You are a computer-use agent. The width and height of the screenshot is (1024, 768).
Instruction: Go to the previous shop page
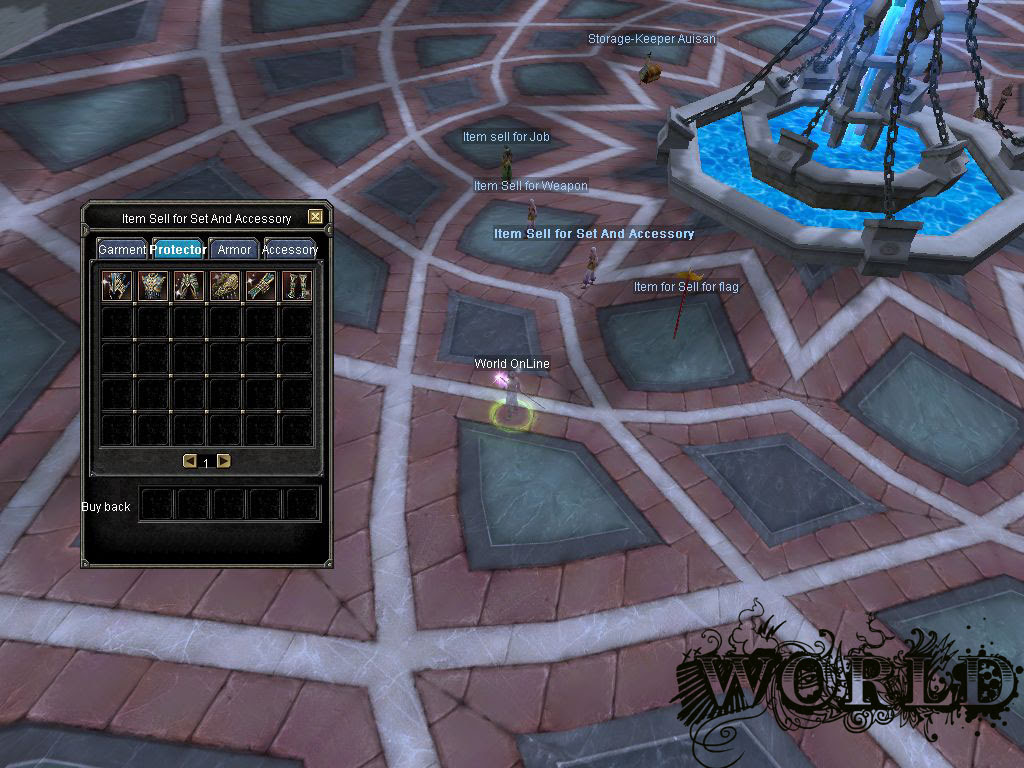click(x=189, y=461)
